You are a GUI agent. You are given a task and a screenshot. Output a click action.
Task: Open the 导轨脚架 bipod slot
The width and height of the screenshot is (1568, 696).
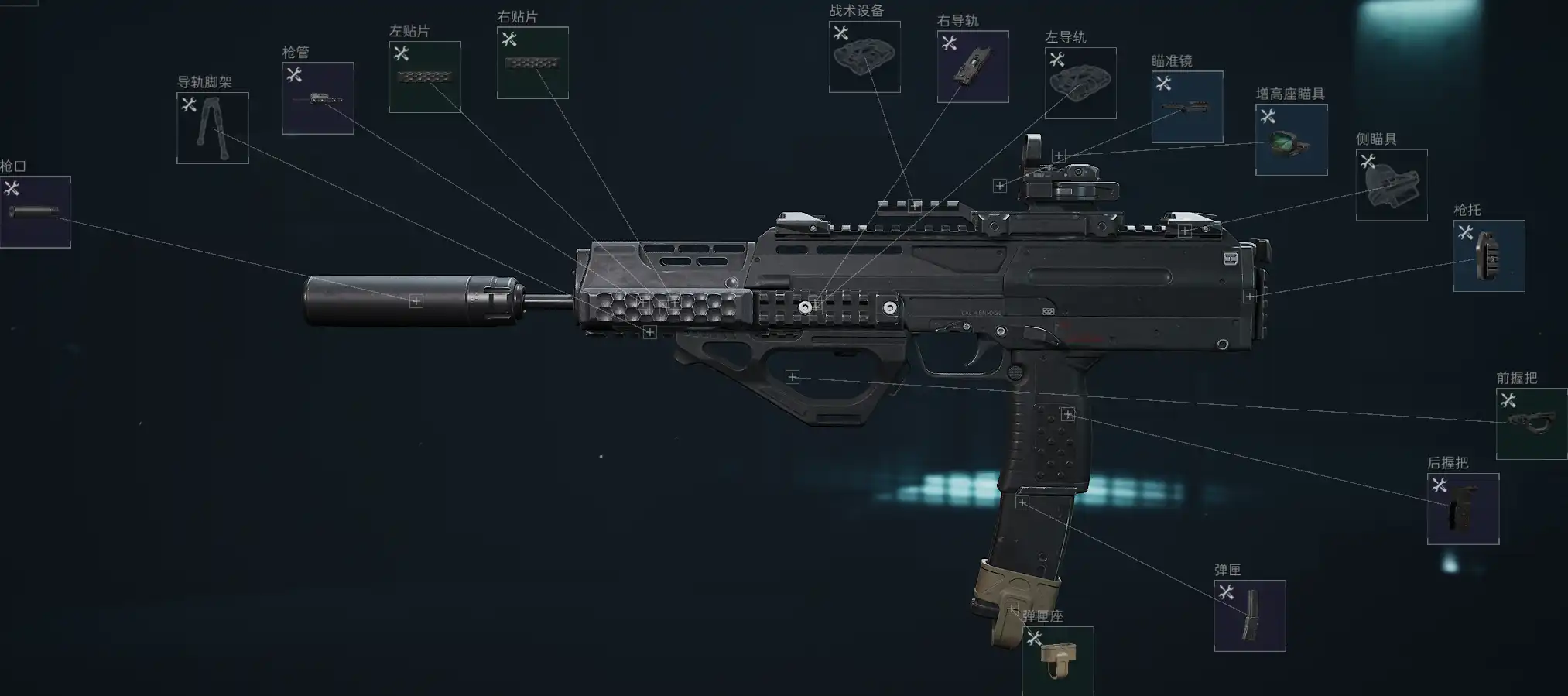213,129
